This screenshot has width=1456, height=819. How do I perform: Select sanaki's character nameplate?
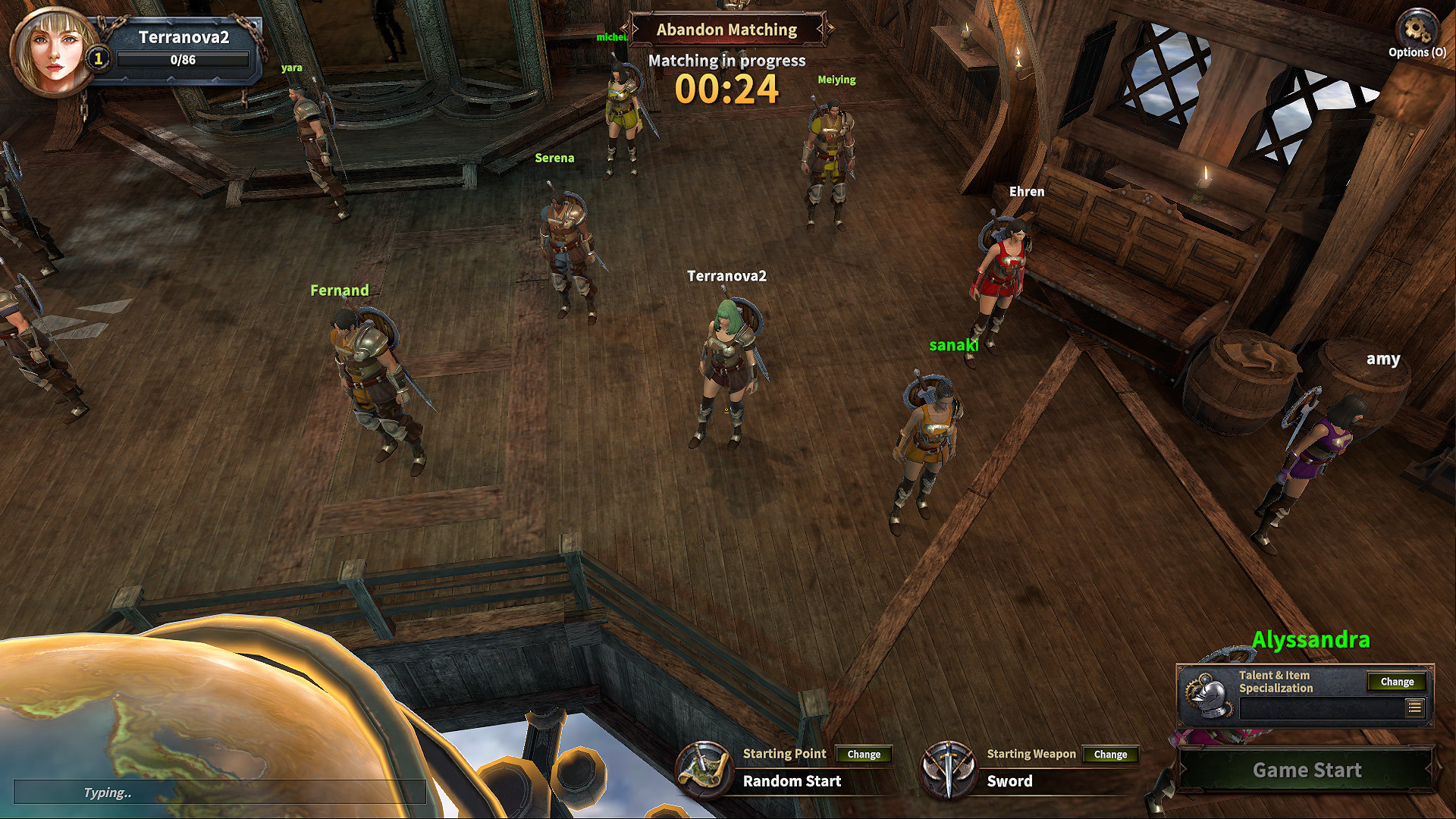pos(954,346)
